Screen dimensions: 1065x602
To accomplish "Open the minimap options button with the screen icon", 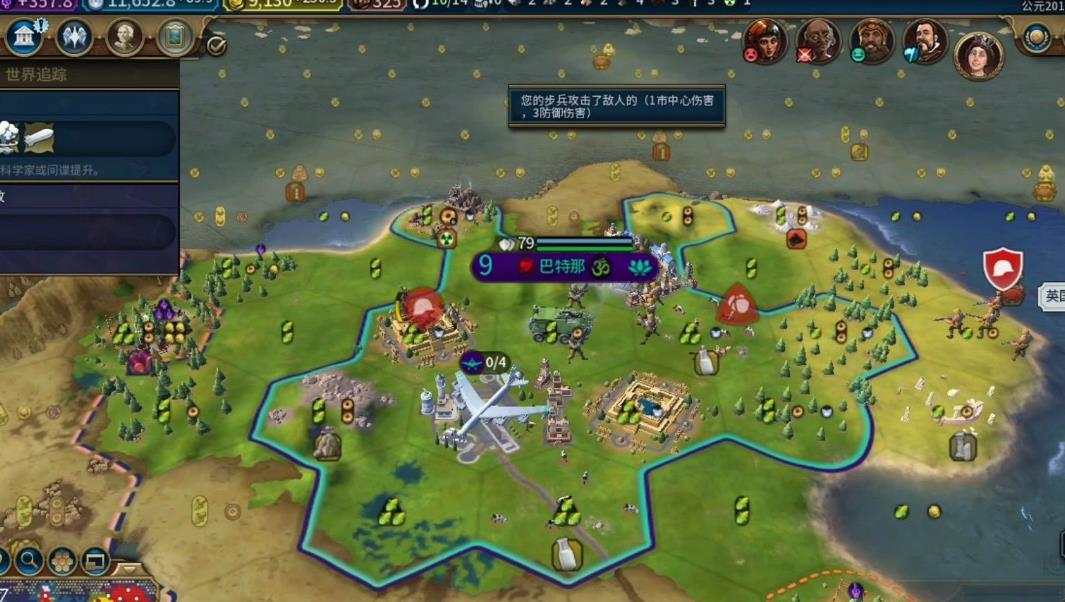I will pos(95,560).
